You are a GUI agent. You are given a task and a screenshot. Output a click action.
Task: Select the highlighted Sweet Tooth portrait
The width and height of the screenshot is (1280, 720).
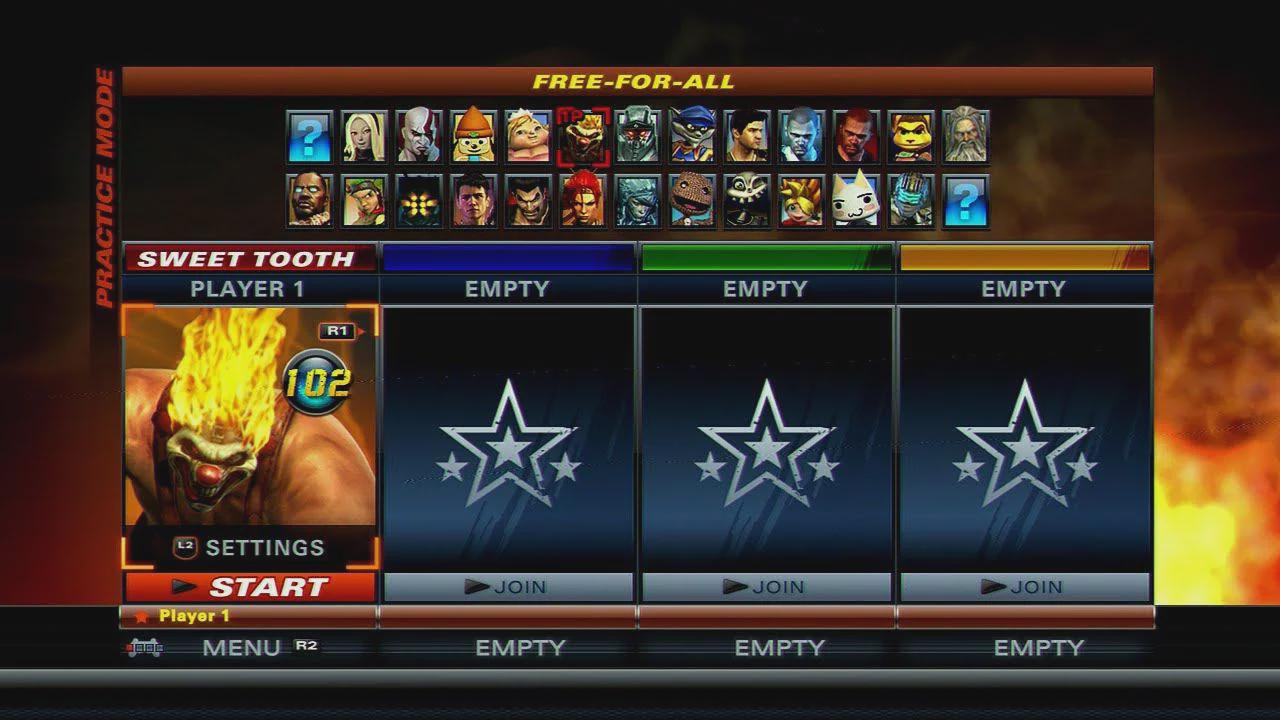(x=583, y=137)
